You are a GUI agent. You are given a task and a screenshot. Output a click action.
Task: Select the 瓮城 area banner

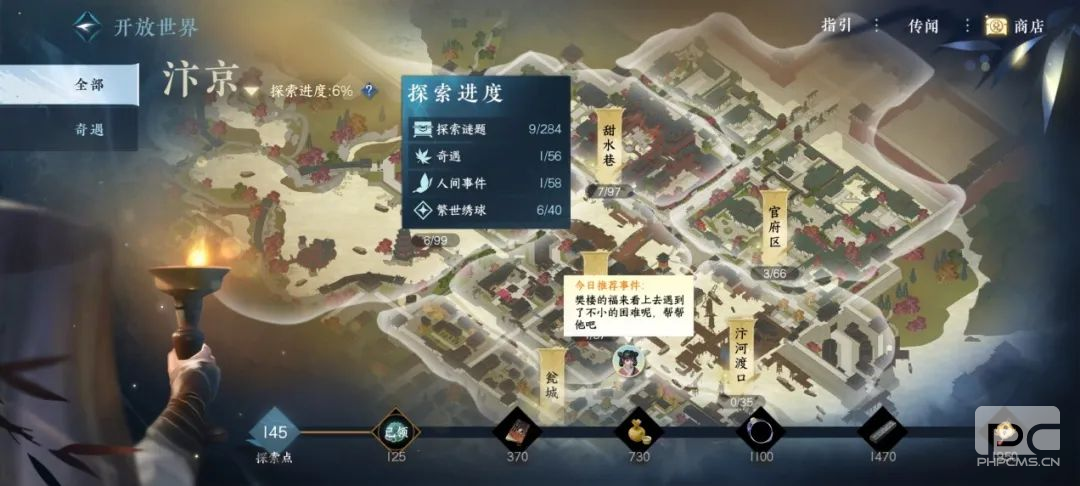coord(551,380)
